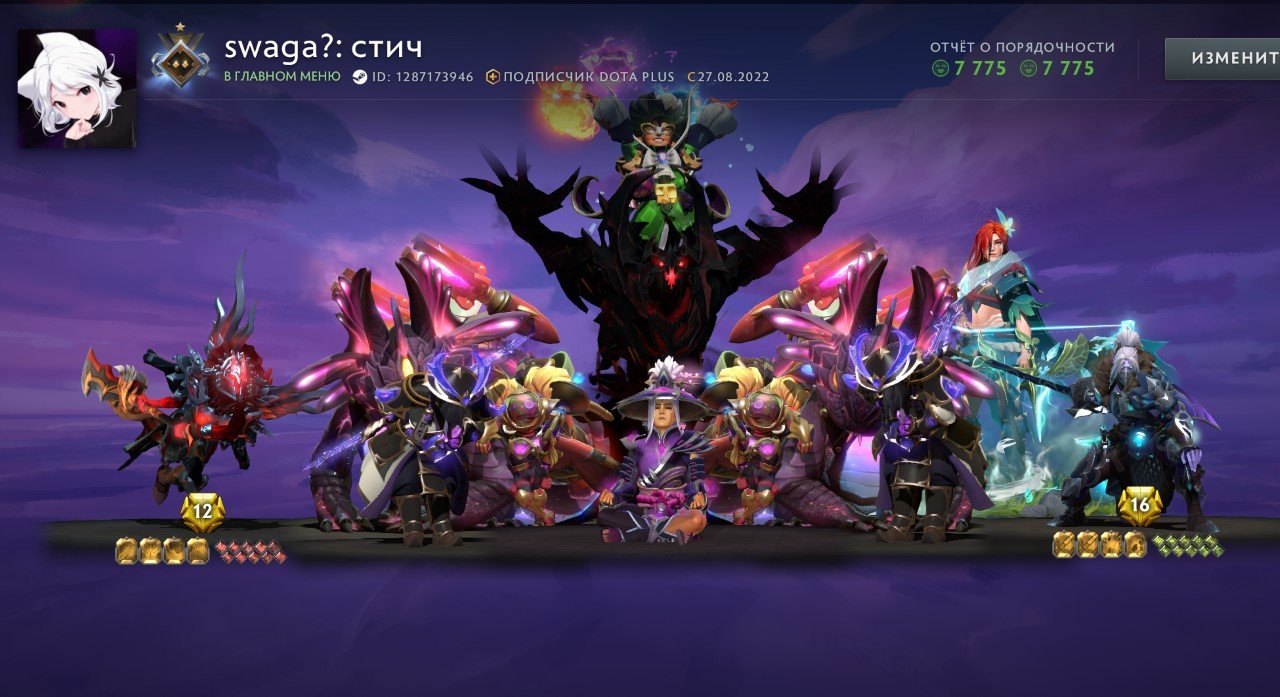Open the Dota Plus subscriber badge
The width and height of the screenshot is (1280, 697).
(493, 77)
